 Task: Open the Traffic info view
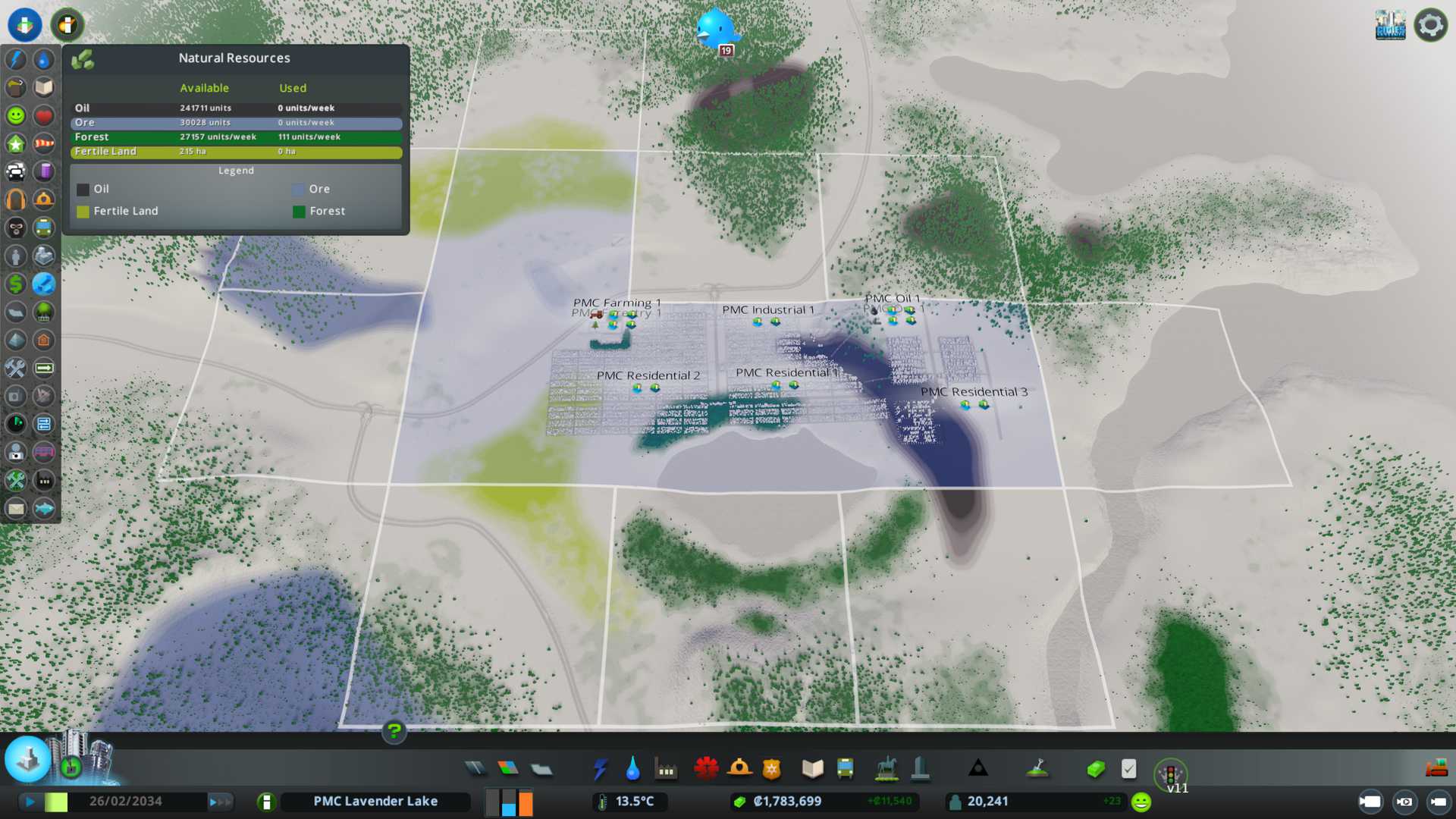click(x=16, y=171)
